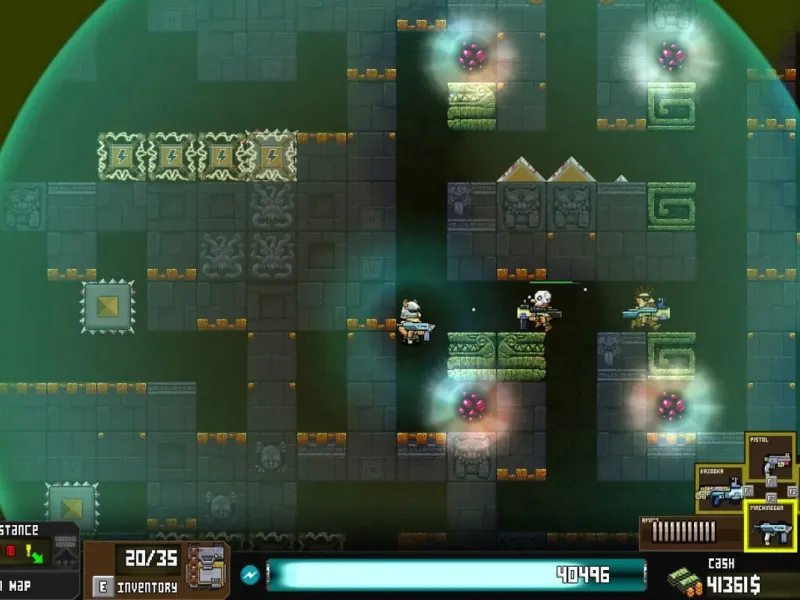The height and width of the screenshot is (600, 800).
Task: Click the lightning bolt energy icon
Action: (250, 575)
